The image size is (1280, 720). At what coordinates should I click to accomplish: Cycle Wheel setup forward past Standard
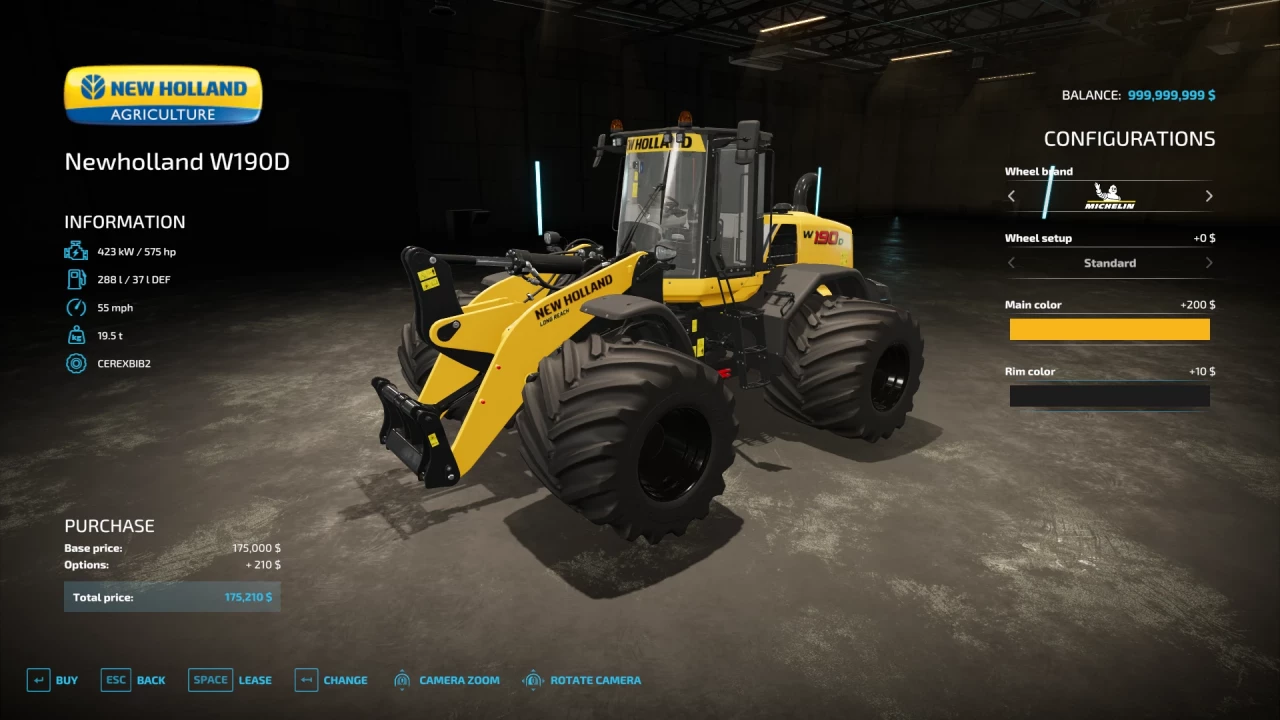point(1208,262)
